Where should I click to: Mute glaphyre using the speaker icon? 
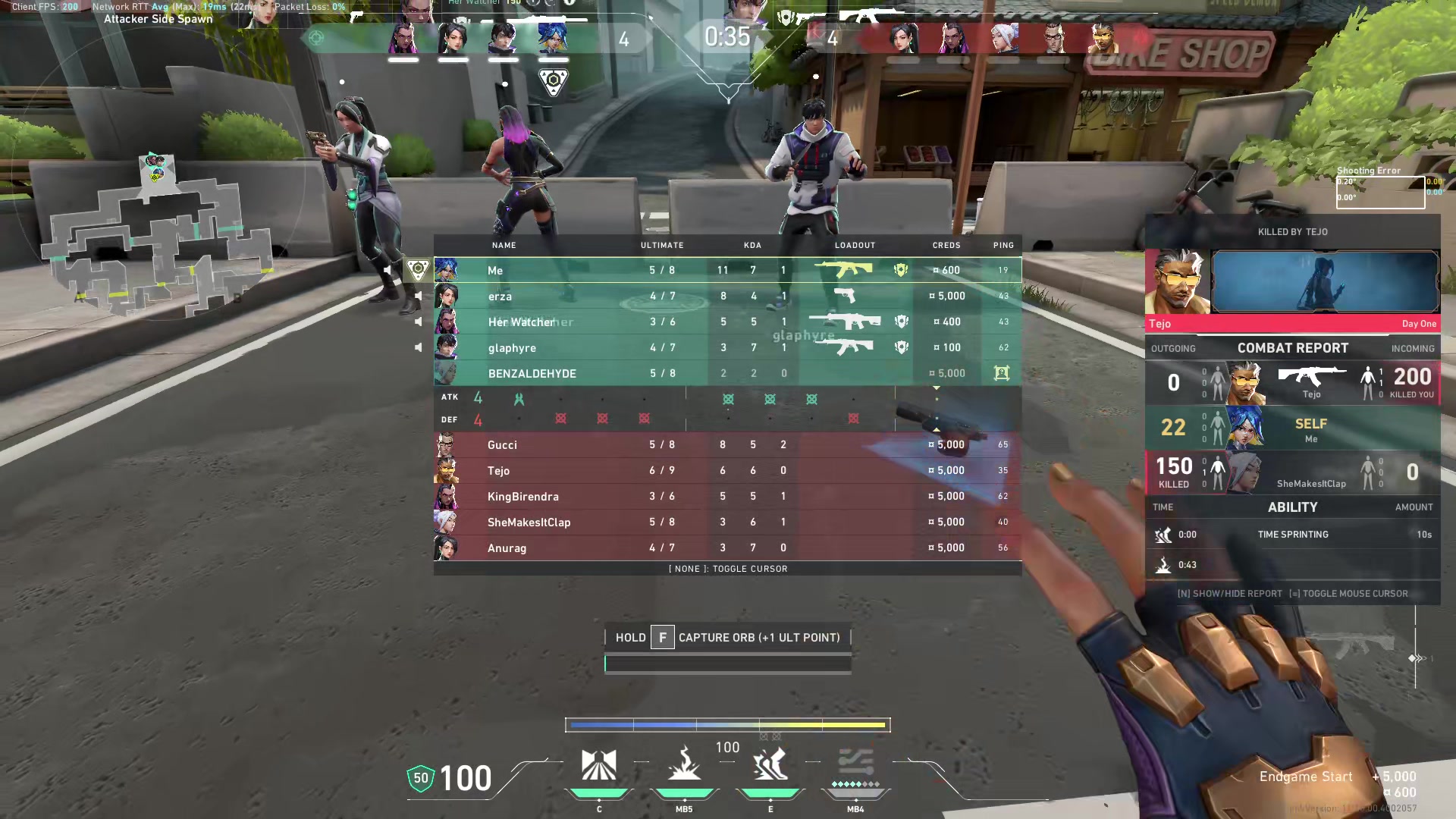click(x=418, y=347)
